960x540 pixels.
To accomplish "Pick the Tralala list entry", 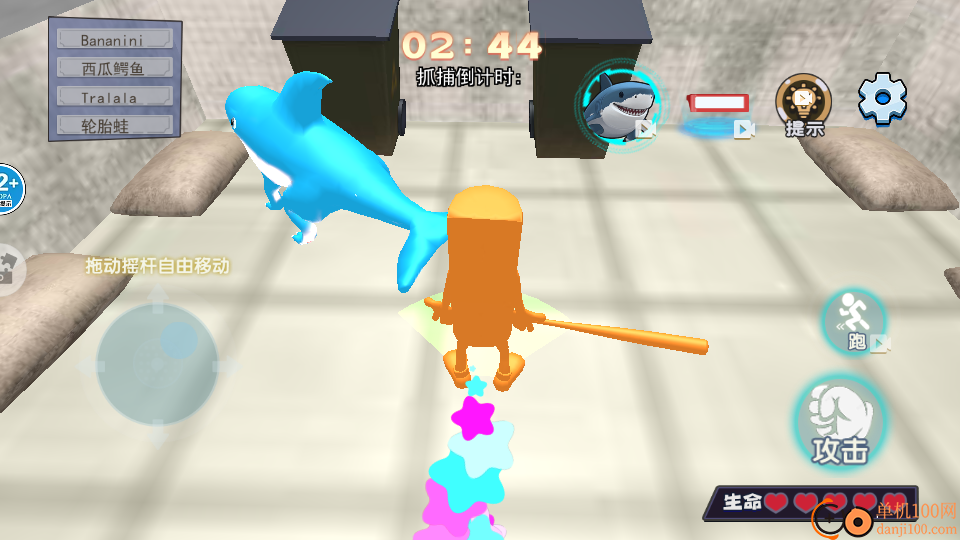I will point(115,97).
